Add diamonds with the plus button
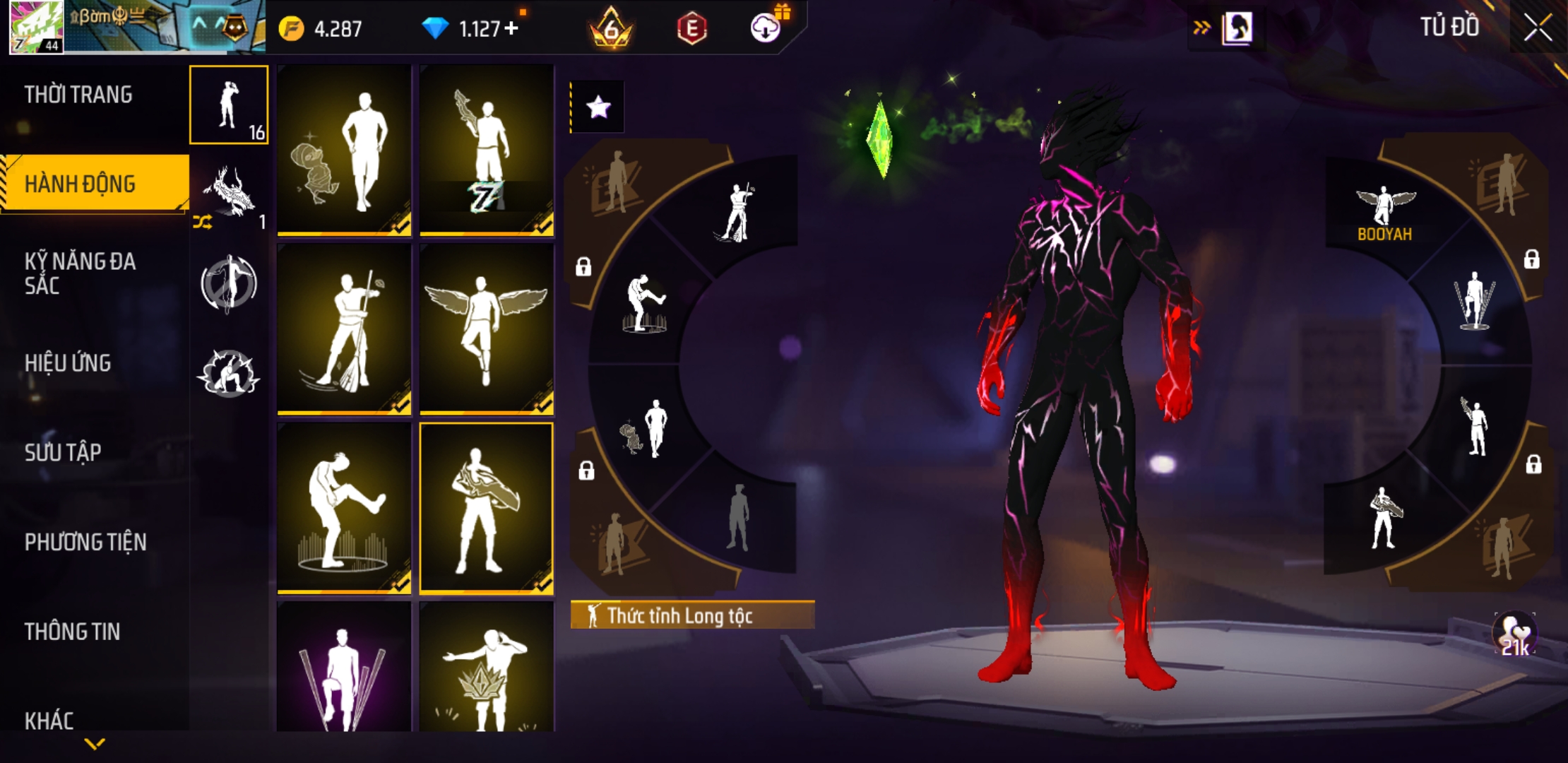1568x763 pixels. [x=511, y=28]
